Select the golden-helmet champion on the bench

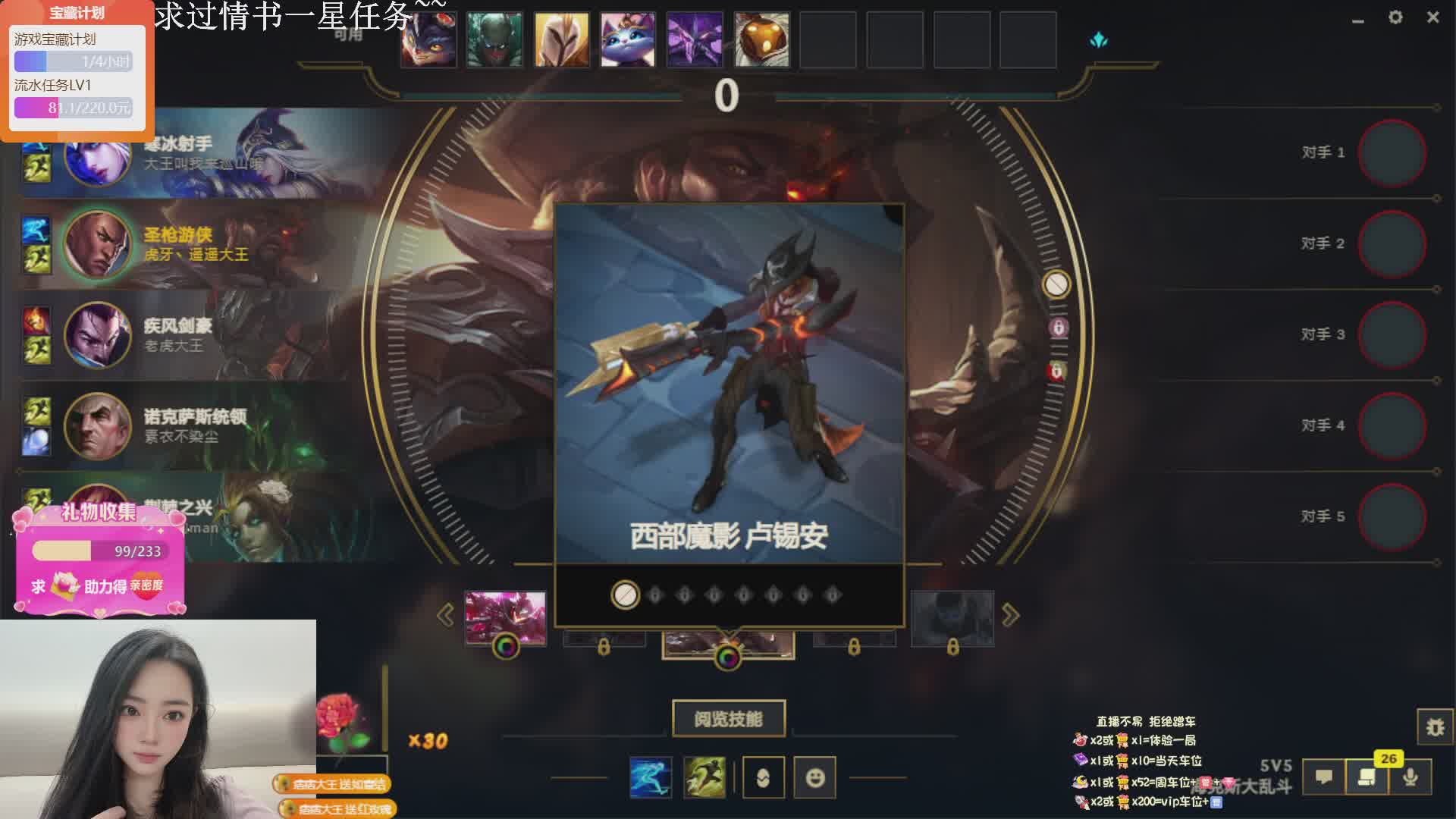[x=561, y=39]
